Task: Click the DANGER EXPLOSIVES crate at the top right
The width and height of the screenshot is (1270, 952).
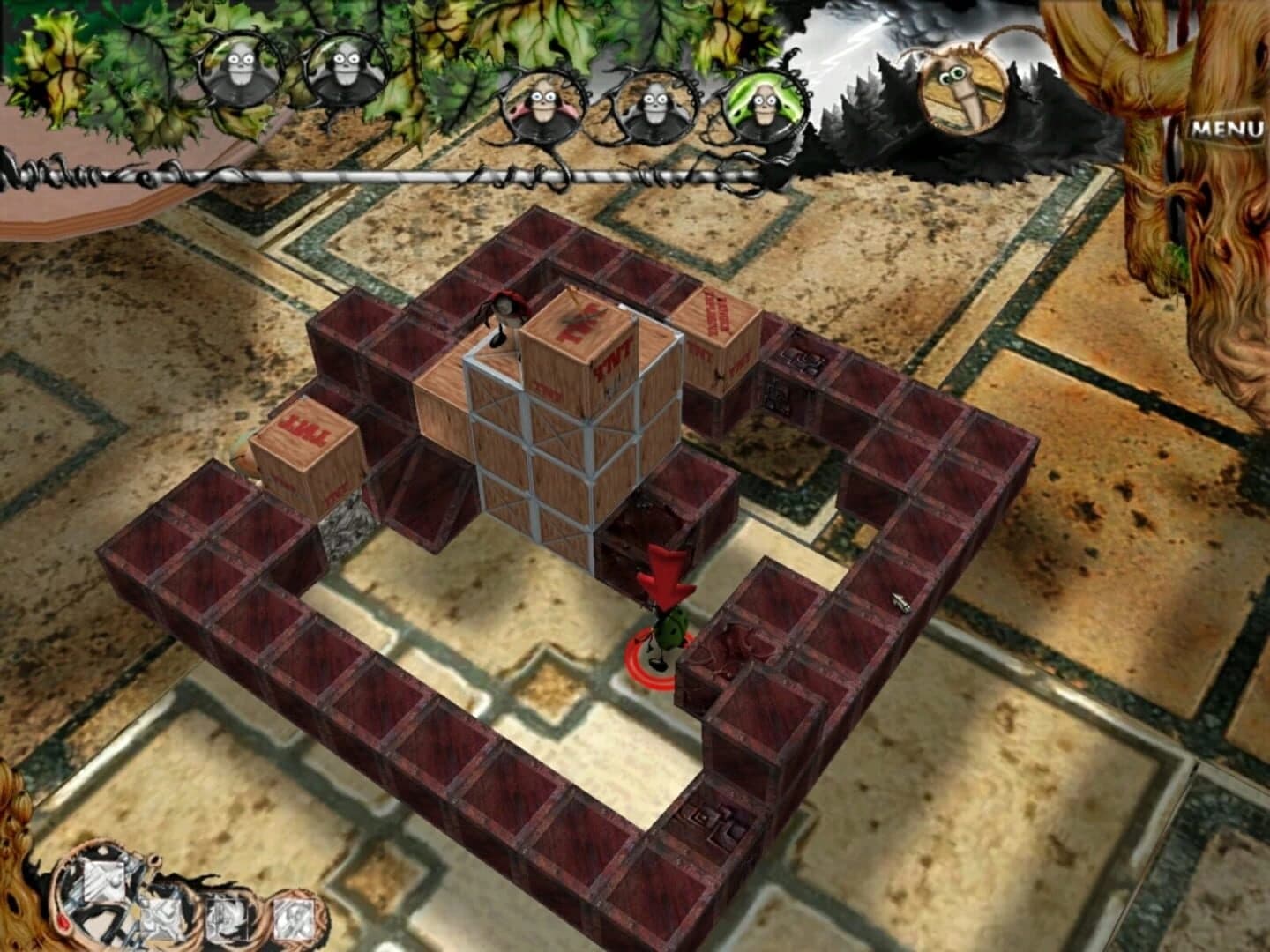Action: tap(716, 322)
